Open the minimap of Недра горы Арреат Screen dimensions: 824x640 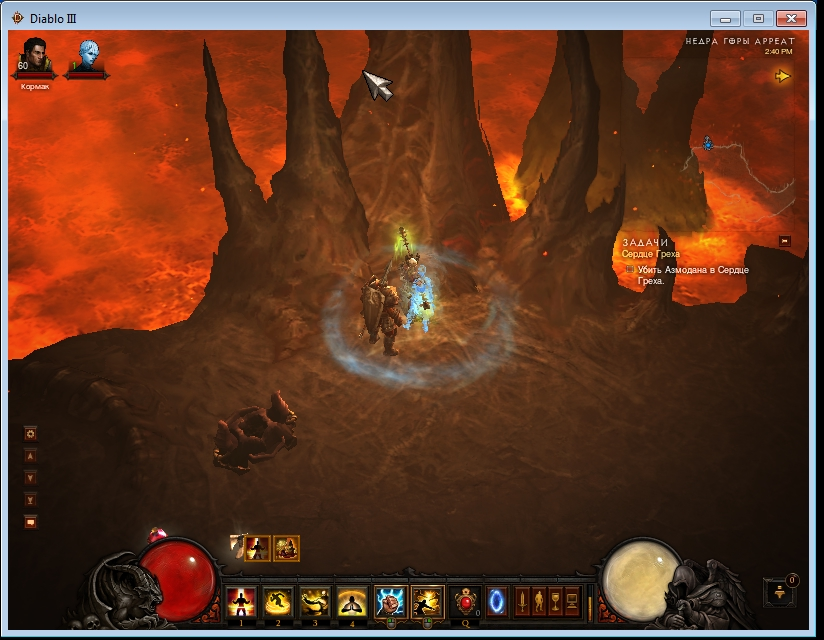(740, 150)
